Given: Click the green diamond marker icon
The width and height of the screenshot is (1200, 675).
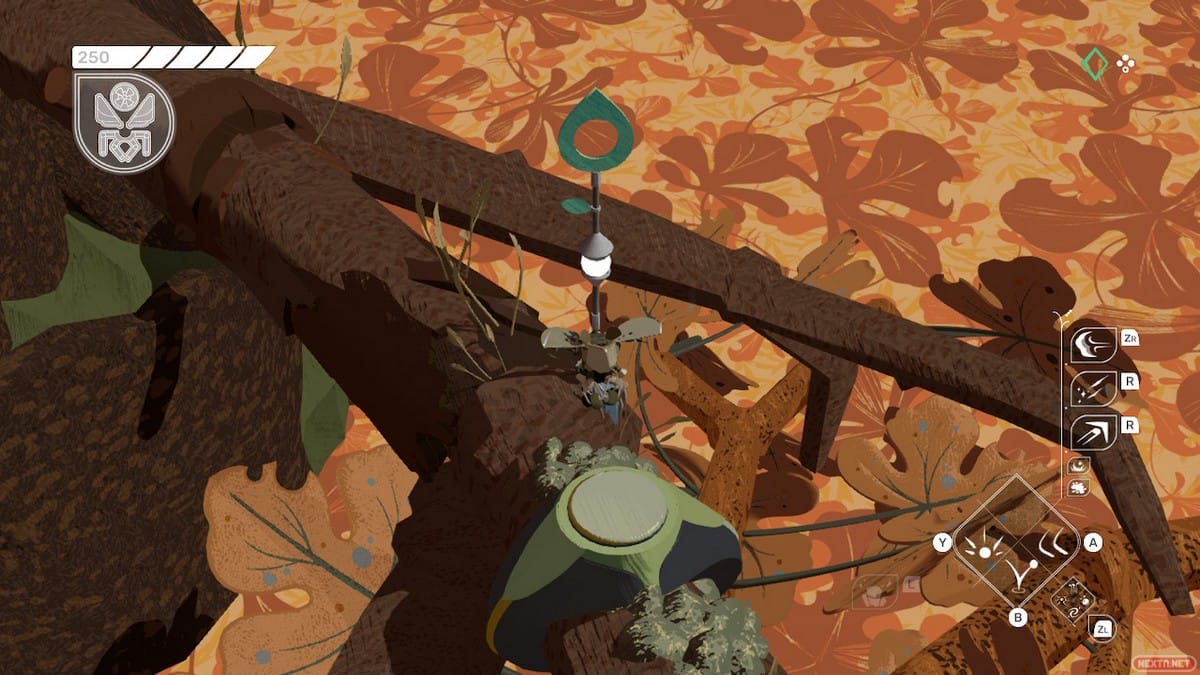Looking at the screenshot, I should [x=1096, y=64].
